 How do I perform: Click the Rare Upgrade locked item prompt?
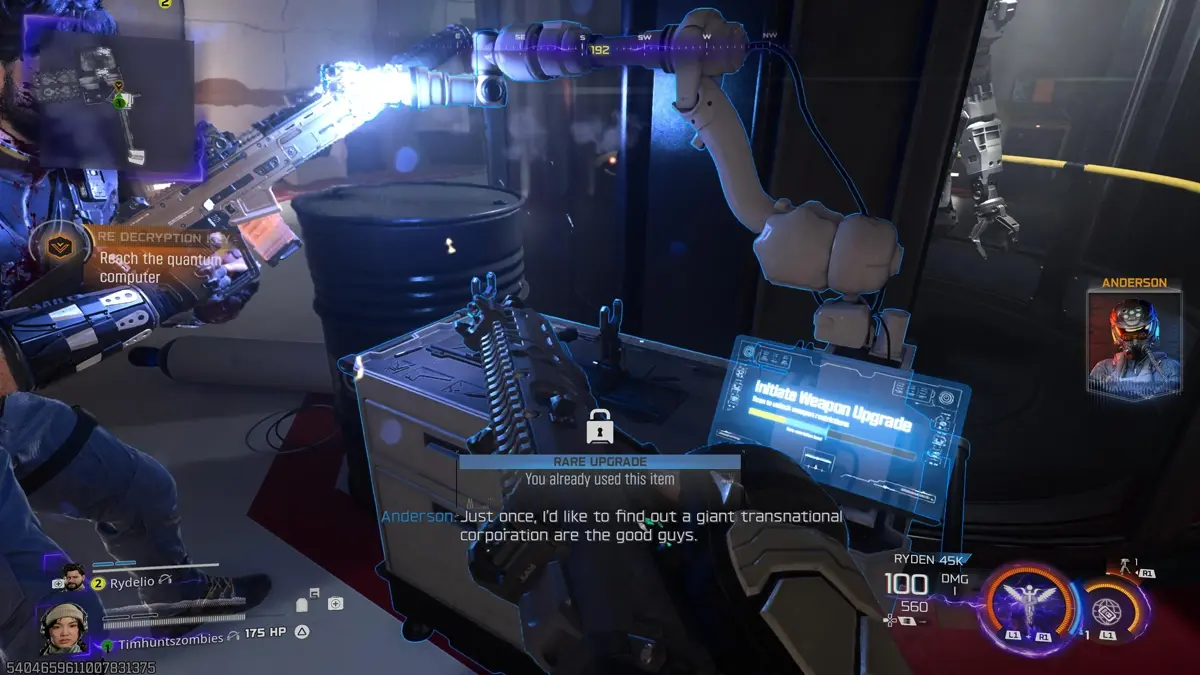tap(600, 470)
